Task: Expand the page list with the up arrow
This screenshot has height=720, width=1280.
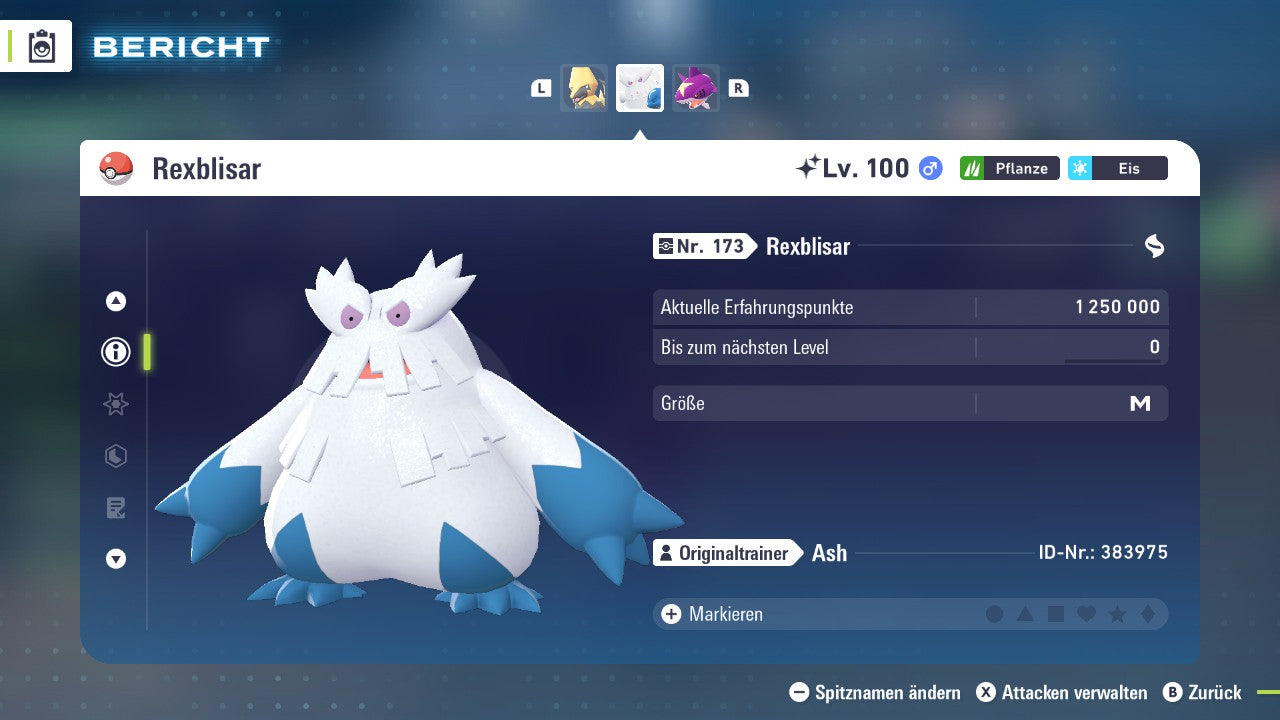Action: pyautogui.click(x=115, y=301)
